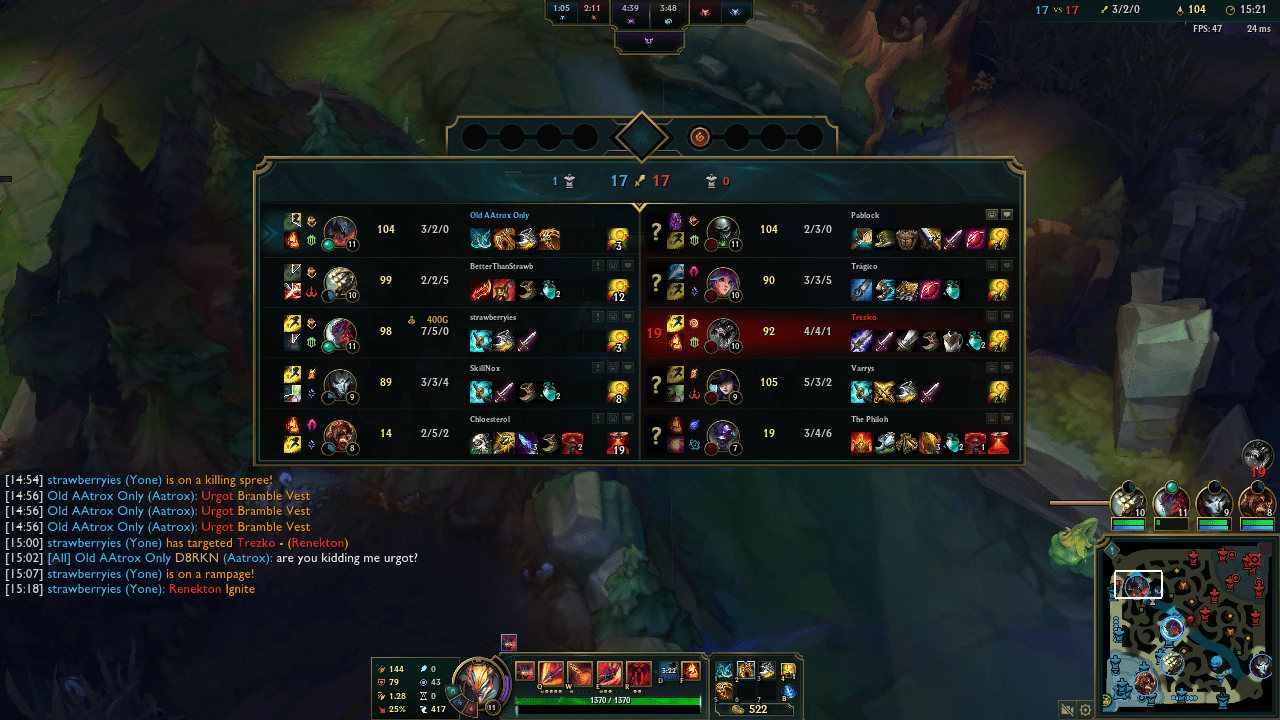The image size is (1280, 720).
Task: Mute Trezko's chat with the speech bubble toggle
Action: 1007,318
